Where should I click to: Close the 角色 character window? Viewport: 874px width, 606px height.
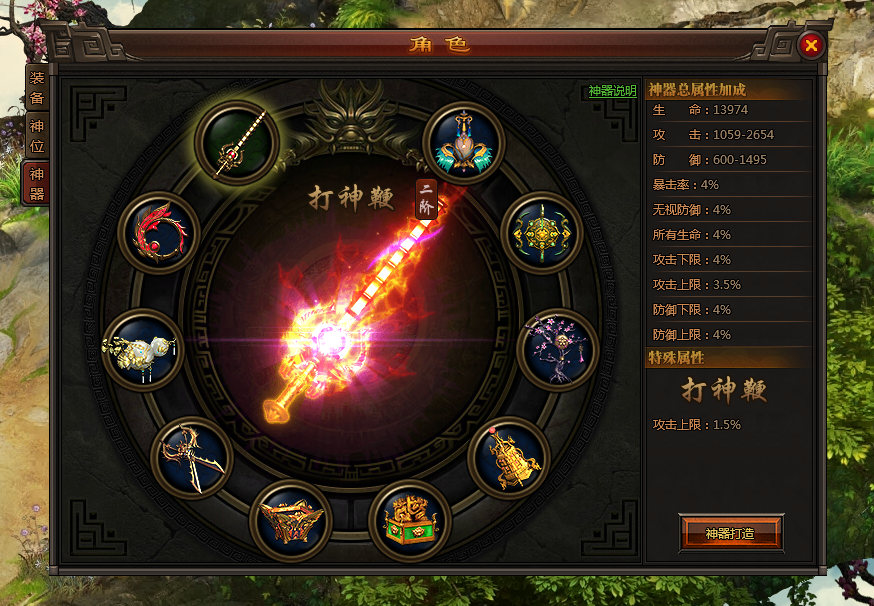tap(811, 45)
